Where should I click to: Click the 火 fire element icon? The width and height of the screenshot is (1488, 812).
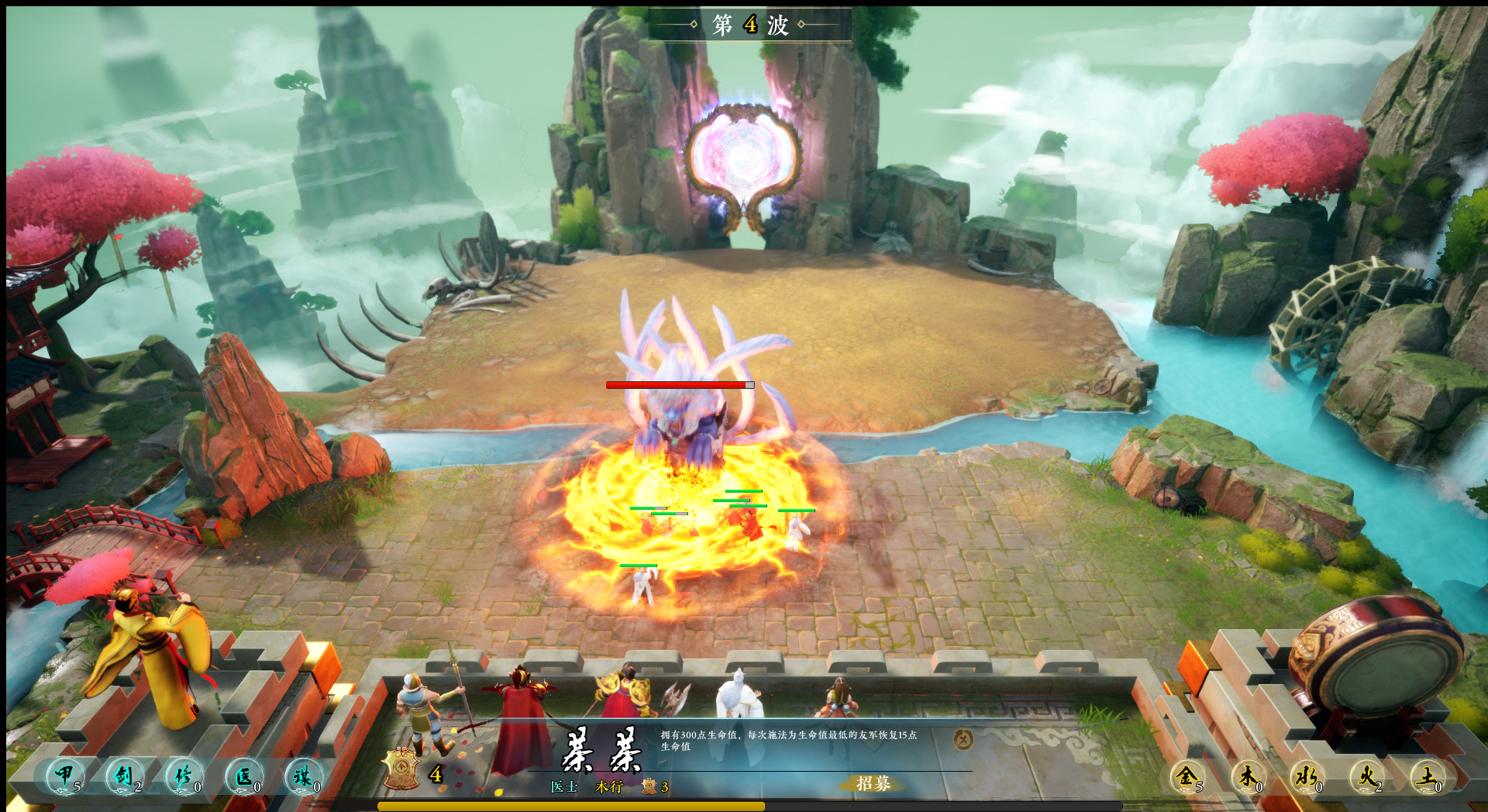click(1366, 776)
